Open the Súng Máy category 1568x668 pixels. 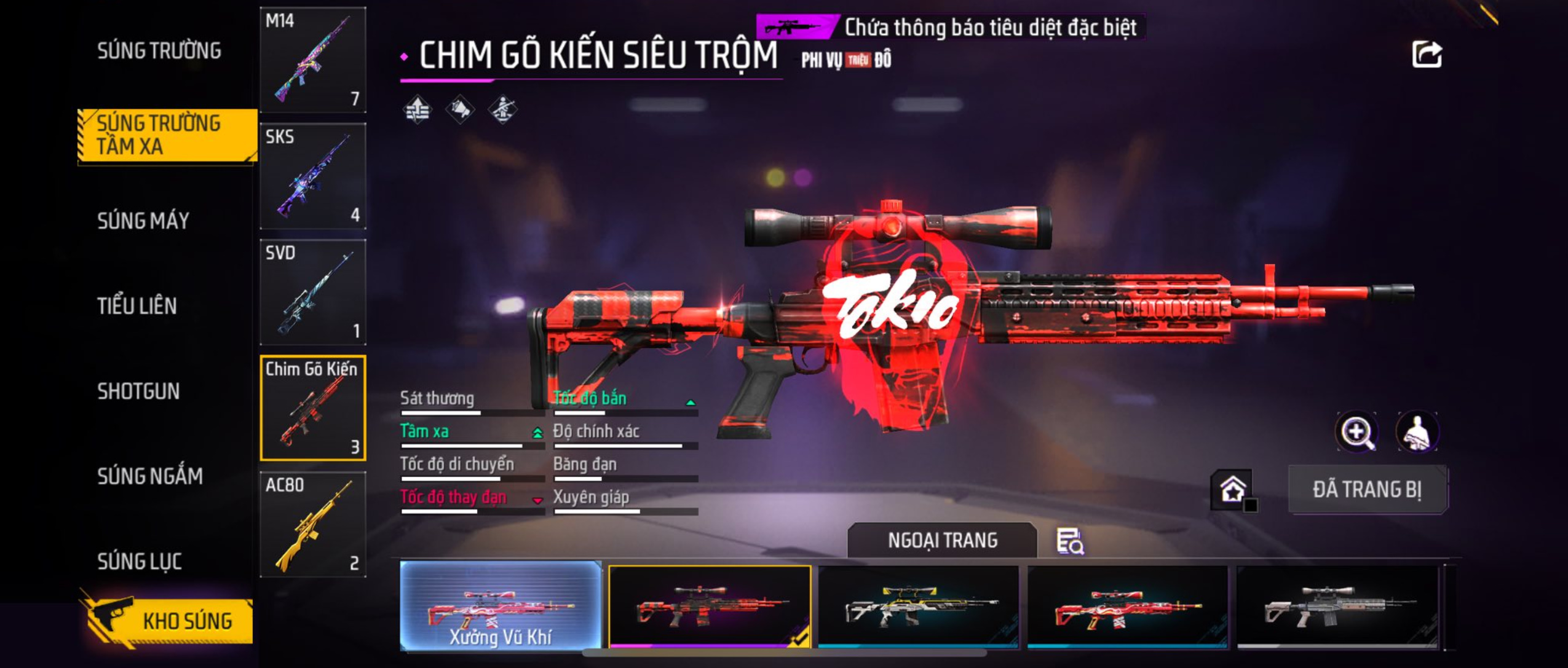(x=143, y=221)
